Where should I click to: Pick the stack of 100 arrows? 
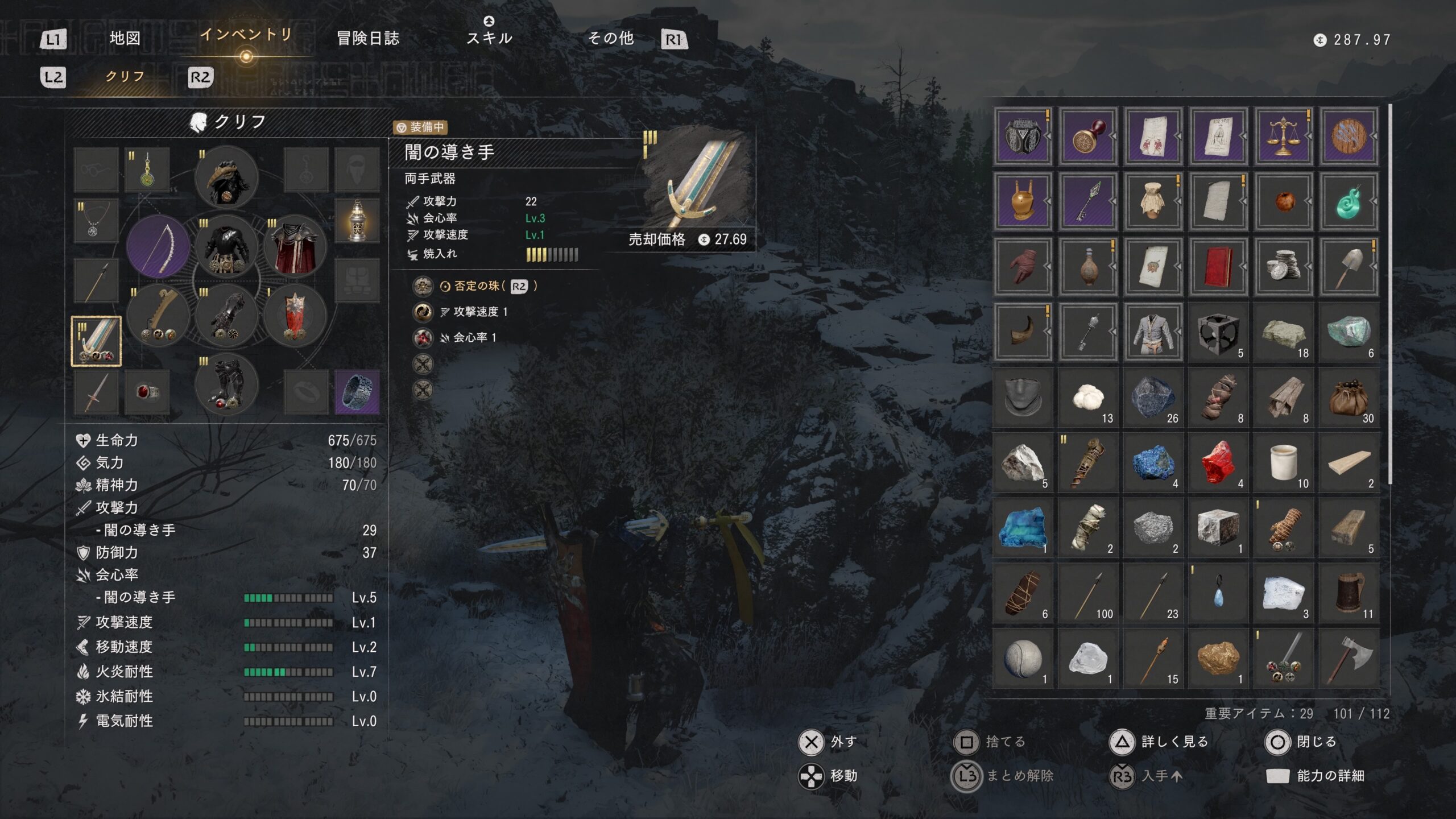[x=1087, y=593]
